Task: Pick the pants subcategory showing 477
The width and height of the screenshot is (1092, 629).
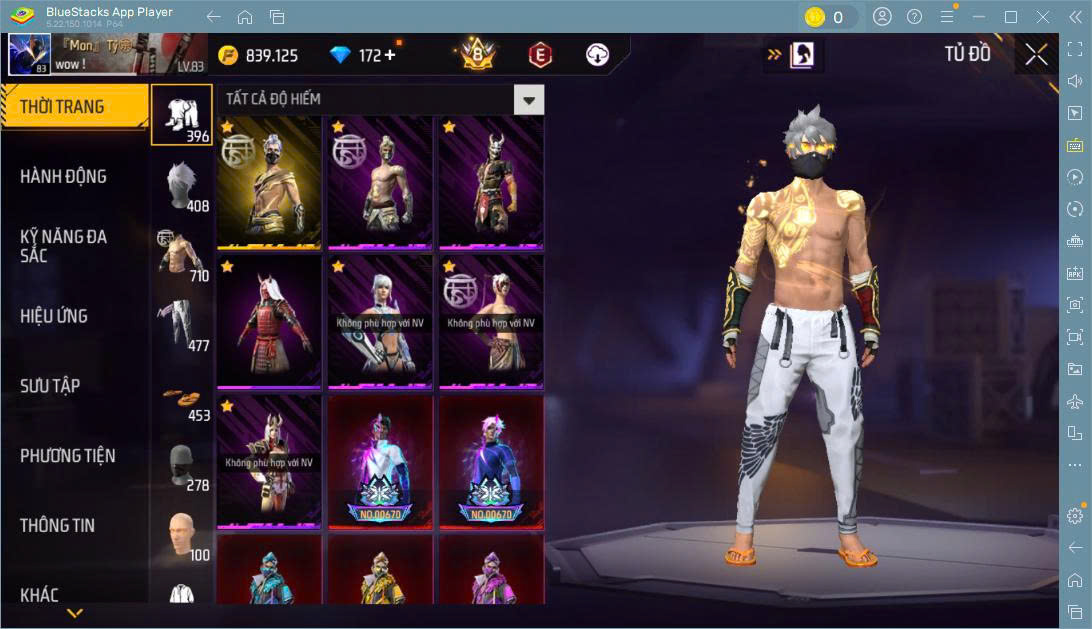Action: (x=182, y=325)
